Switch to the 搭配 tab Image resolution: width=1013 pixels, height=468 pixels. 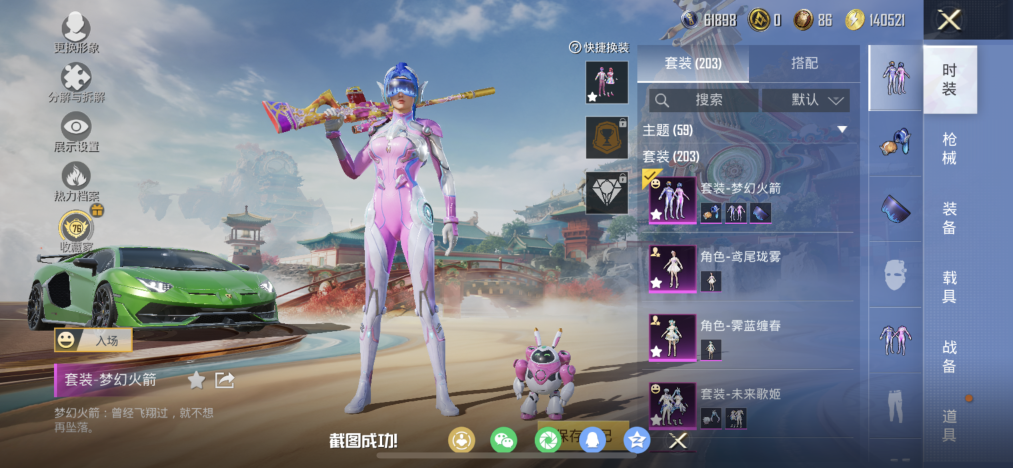click(804, 63)
